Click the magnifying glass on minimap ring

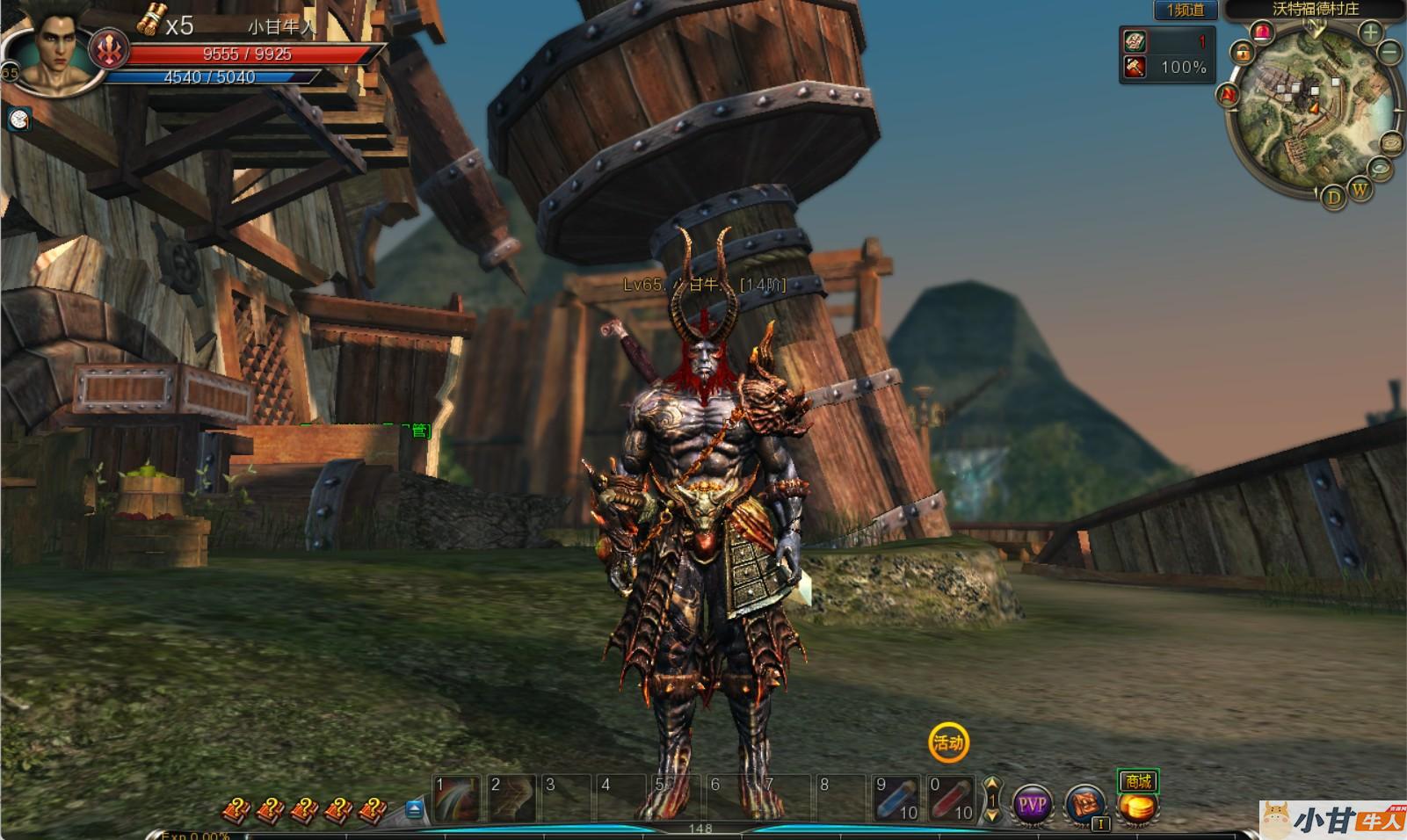click(x=1382, y=167)
